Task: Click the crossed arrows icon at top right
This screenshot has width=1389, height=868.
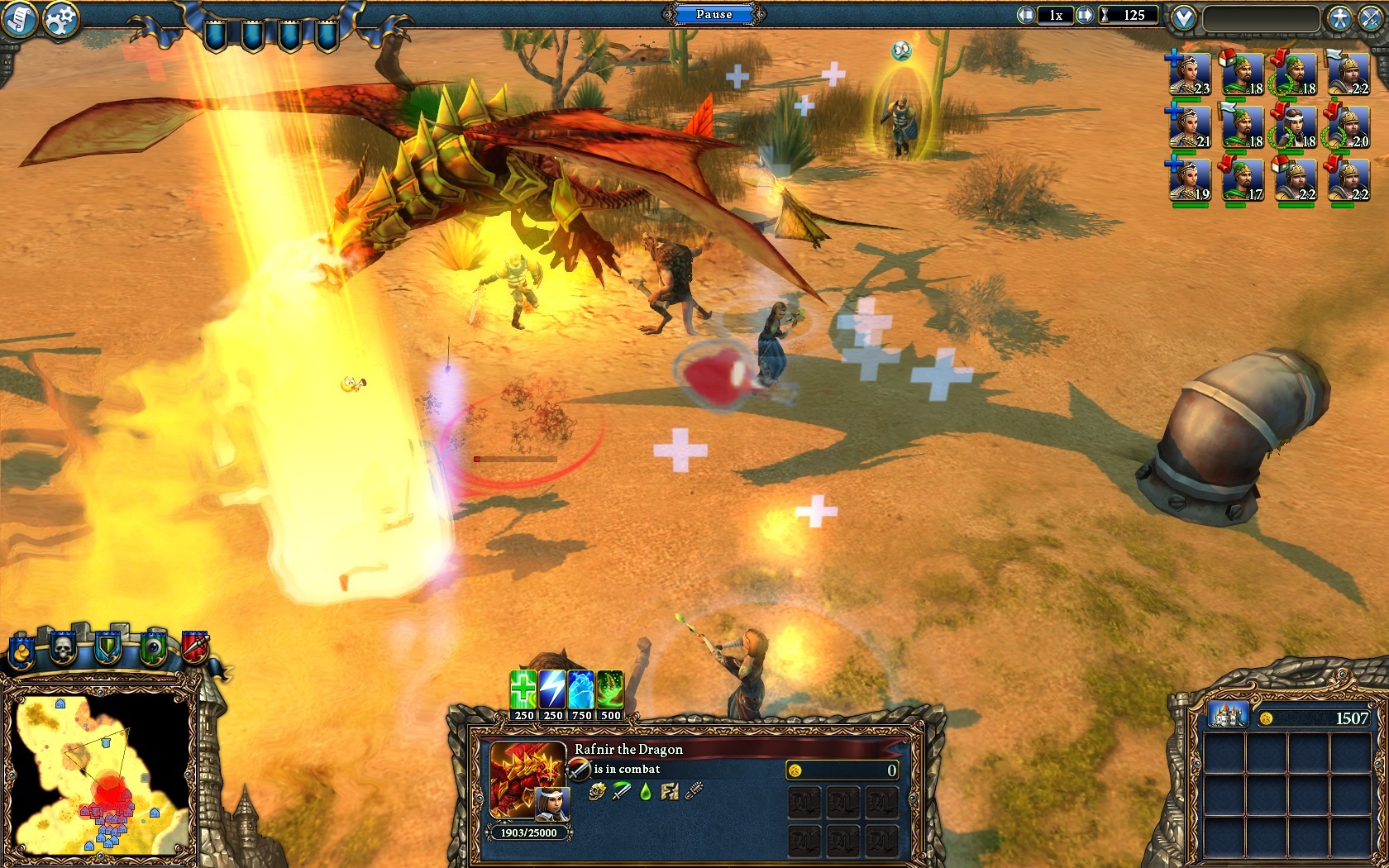Action: (1371, 16)
